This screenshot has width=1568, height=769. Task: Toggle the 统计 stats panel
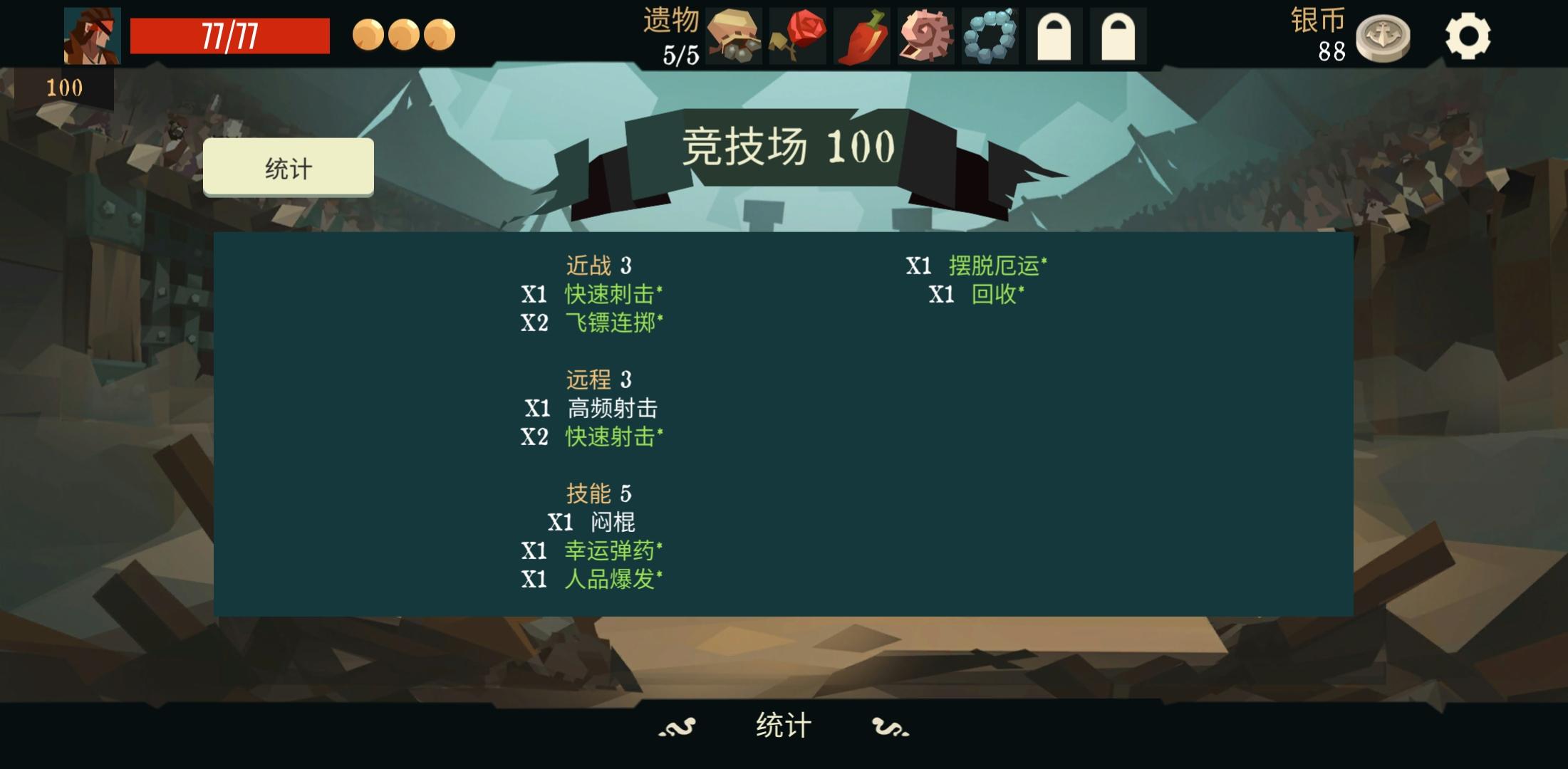point(288,167)
